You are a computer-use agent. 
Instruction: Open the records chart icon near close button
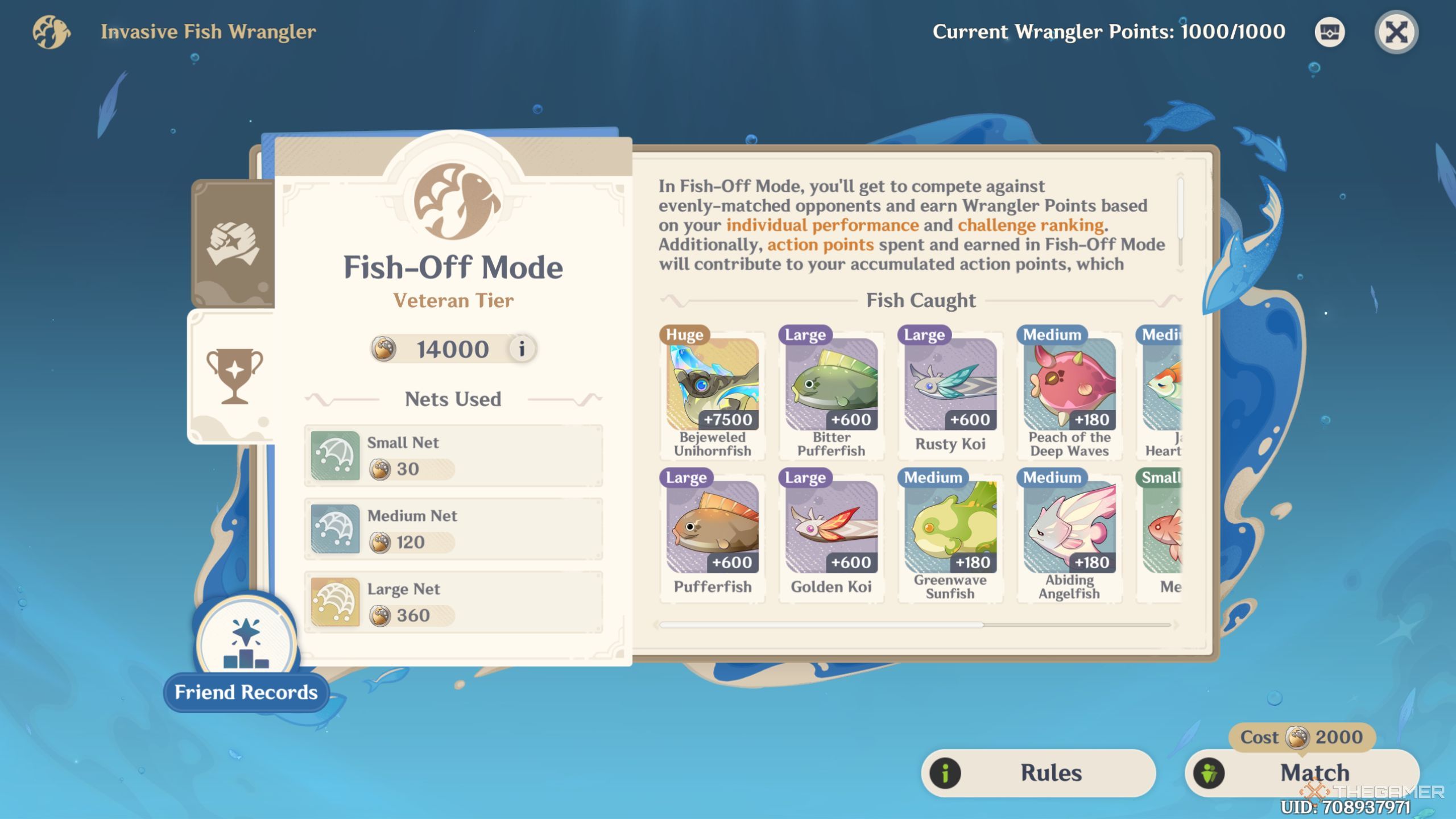point(1329,32)
